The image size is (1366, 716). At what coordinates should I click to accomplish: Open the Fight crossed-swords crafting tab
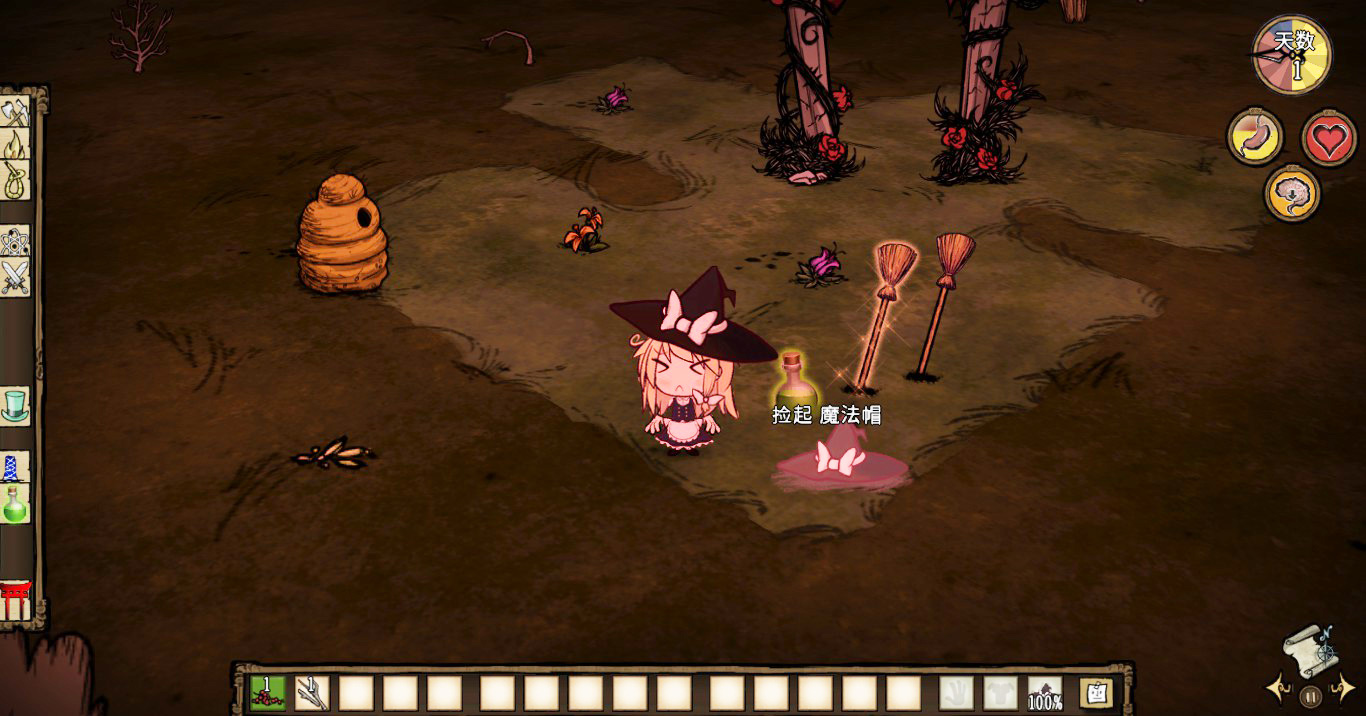tap(15, 277)
